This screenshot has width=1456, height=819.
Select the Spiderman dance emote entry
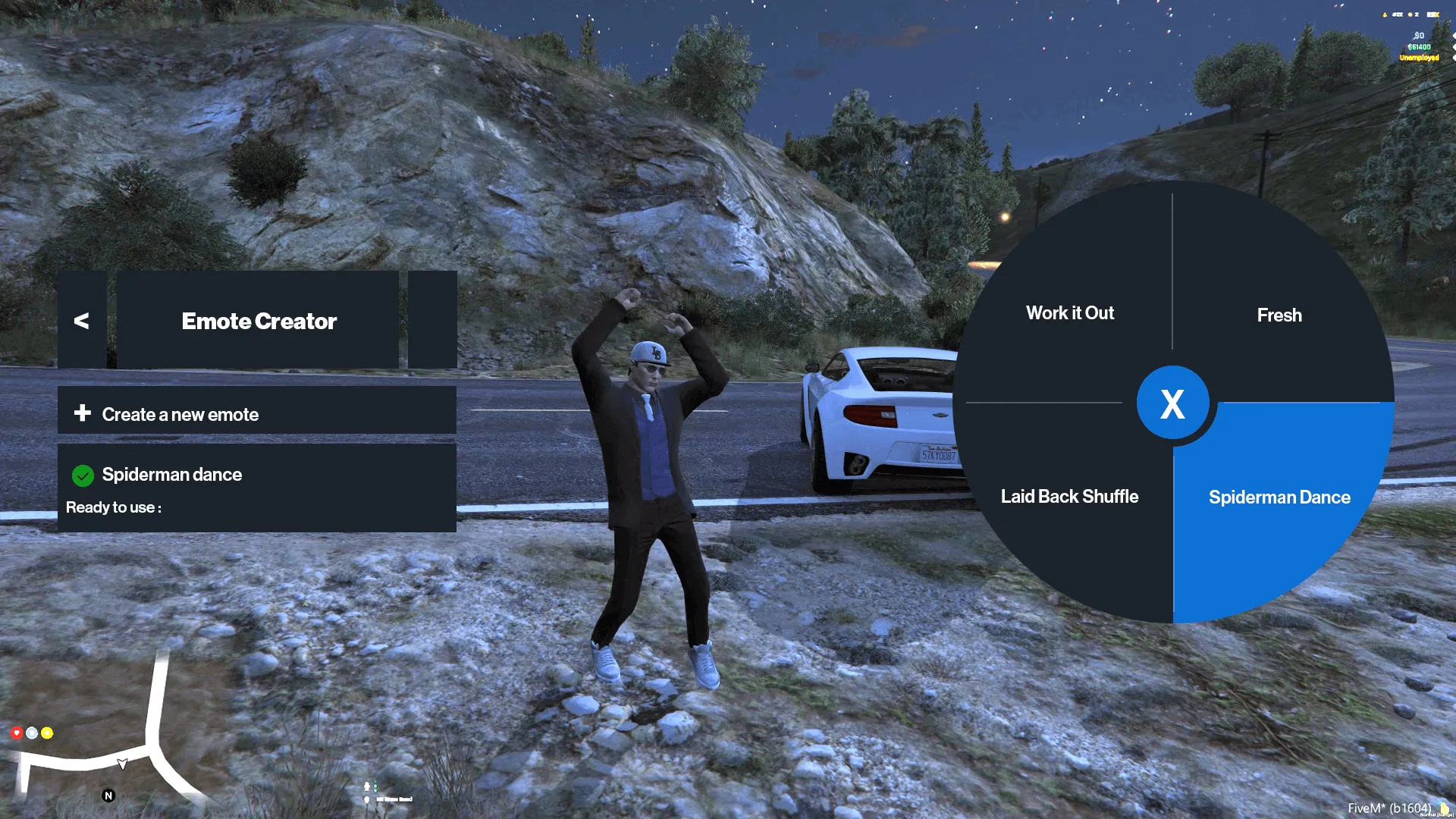click(x=256, y=488)
